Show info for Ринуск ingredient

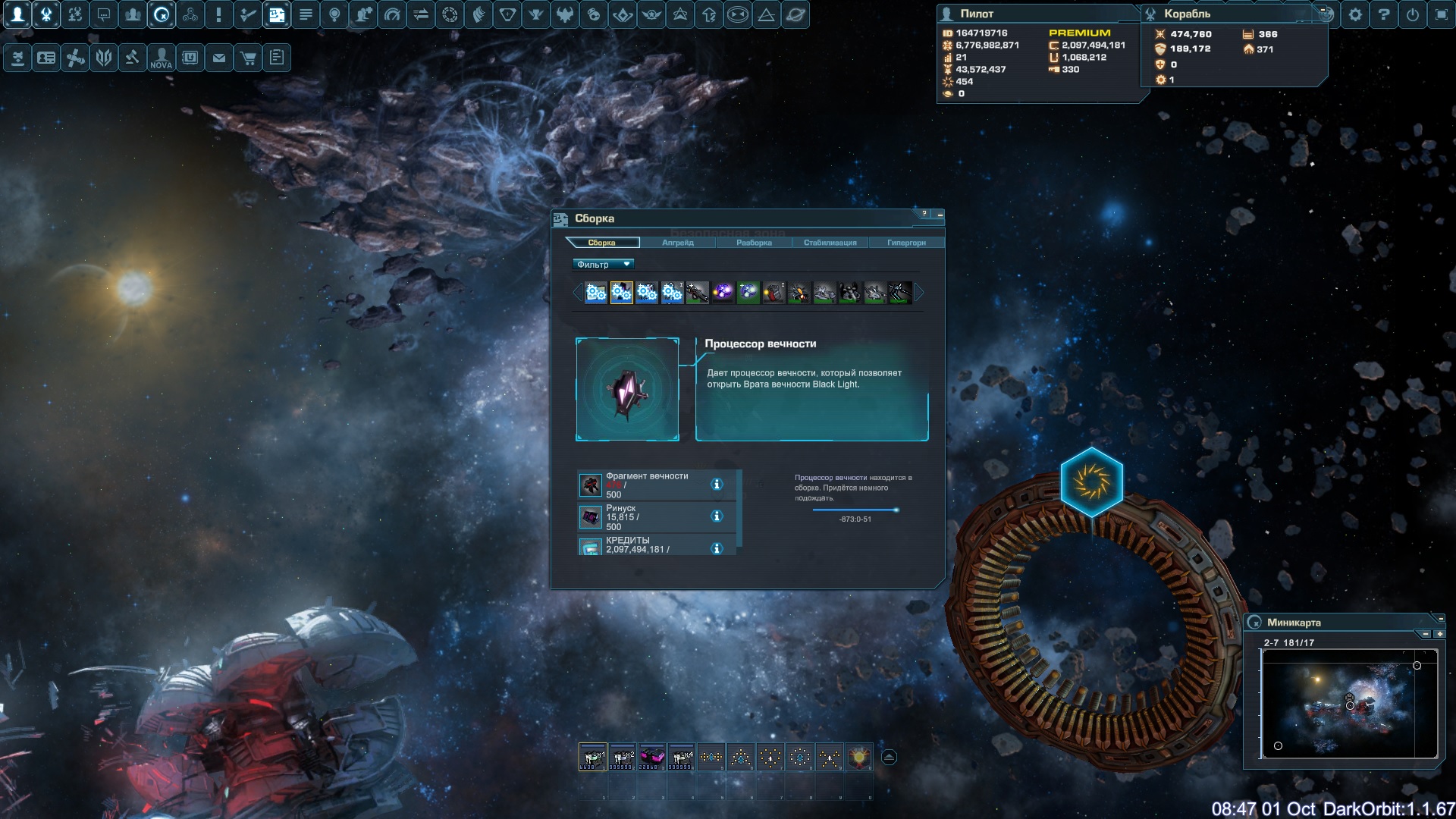coord(717,516)
